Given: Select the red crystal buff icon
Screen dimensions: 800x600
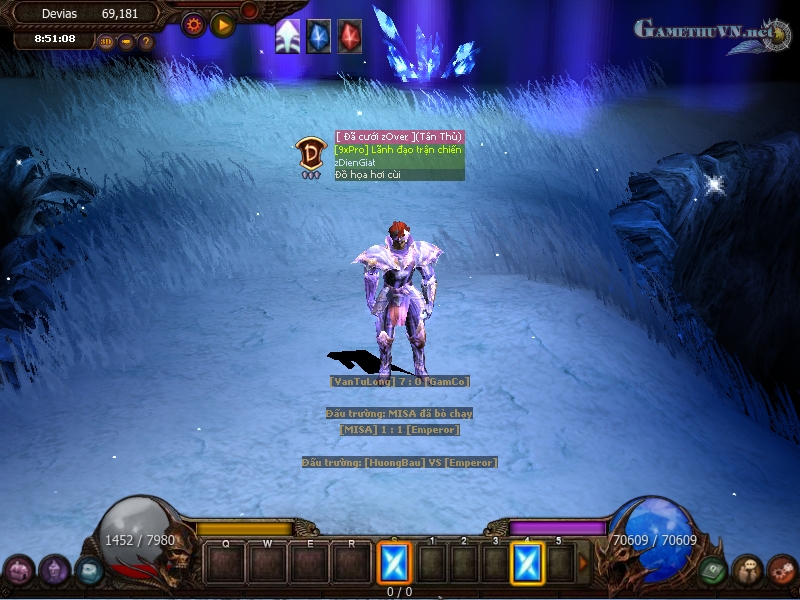Looking at the screenshot, I should pos(349,36).
